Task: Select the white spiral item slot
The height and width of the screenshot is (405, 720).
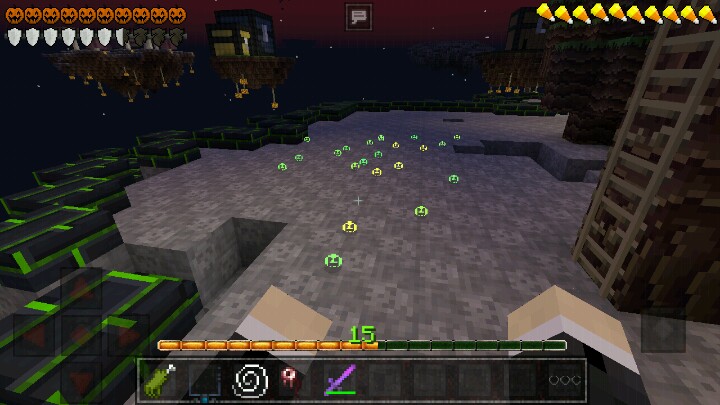Action: pyautogui.click(x=249, y=381)
